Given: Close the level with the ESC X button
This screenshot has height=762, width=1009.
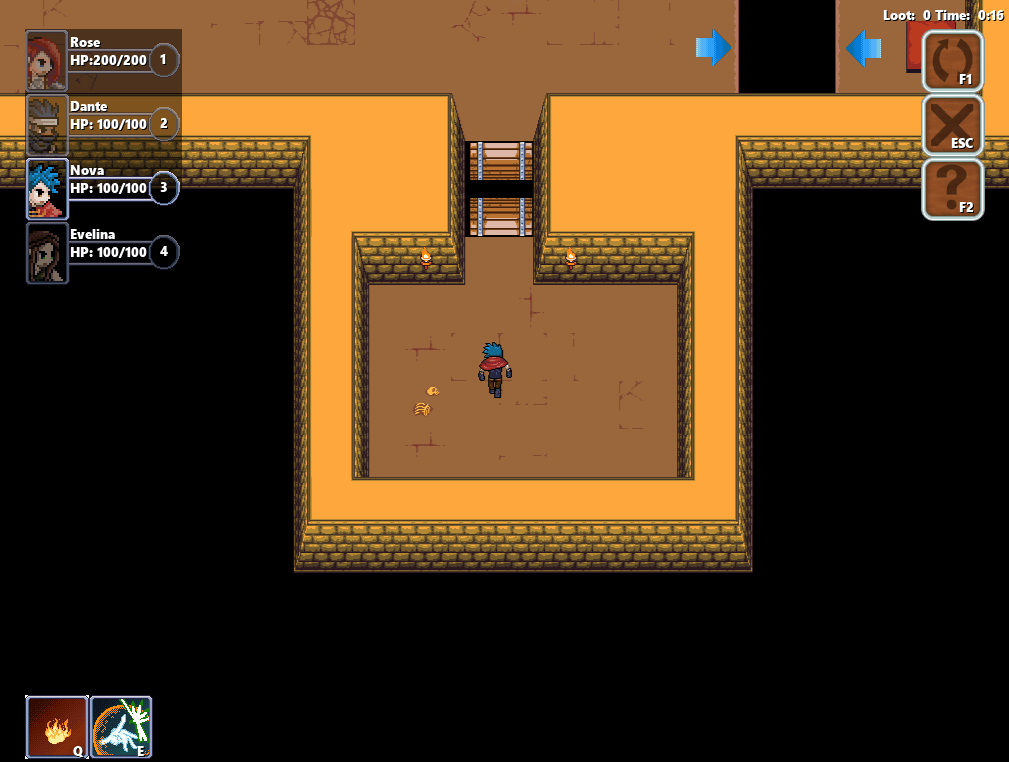Looking at the screenshot, I should (x=952, y=125).
